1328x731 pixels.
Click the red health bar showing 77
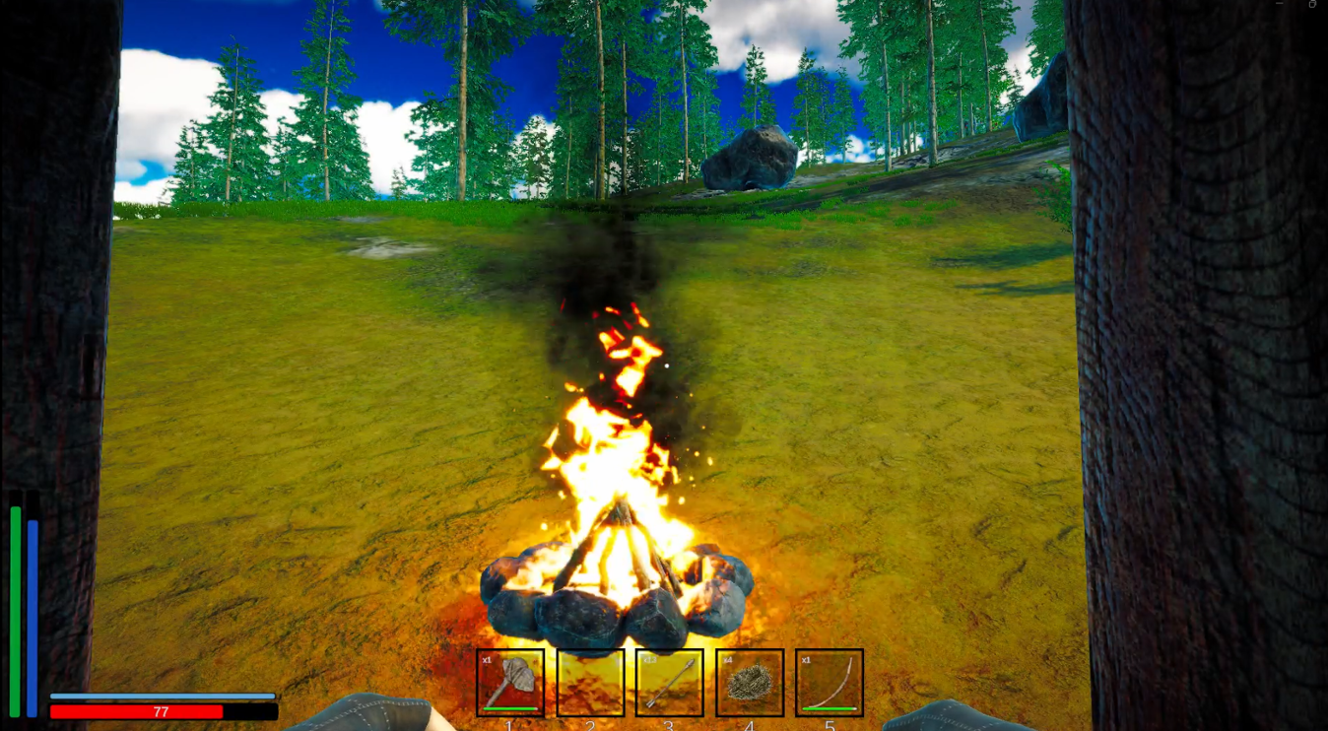[x=163, y=710]
